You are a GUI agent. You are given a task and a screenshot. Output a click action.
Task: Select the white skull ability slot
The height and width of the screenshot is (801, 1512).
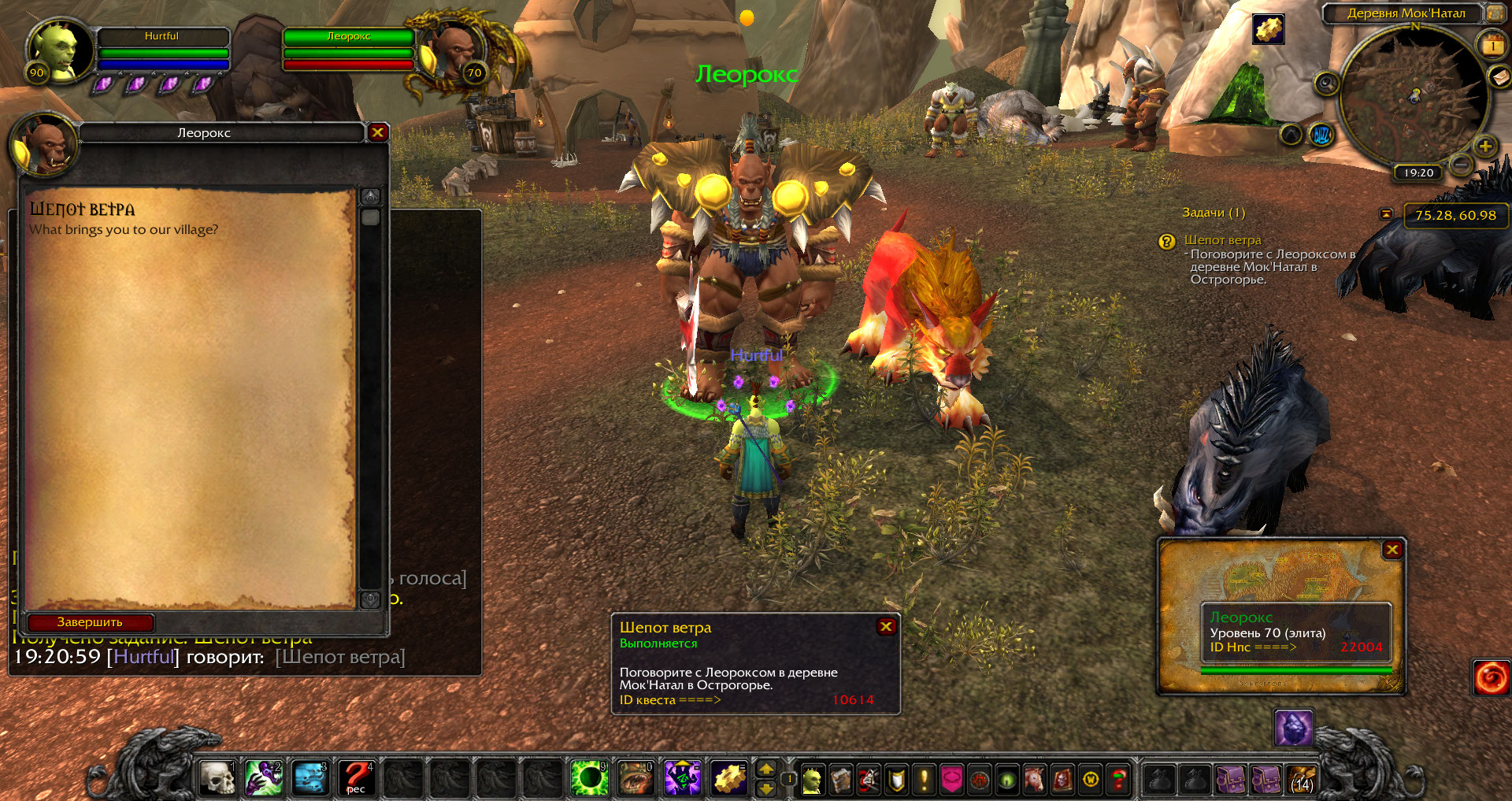click(x=217, y=778)
